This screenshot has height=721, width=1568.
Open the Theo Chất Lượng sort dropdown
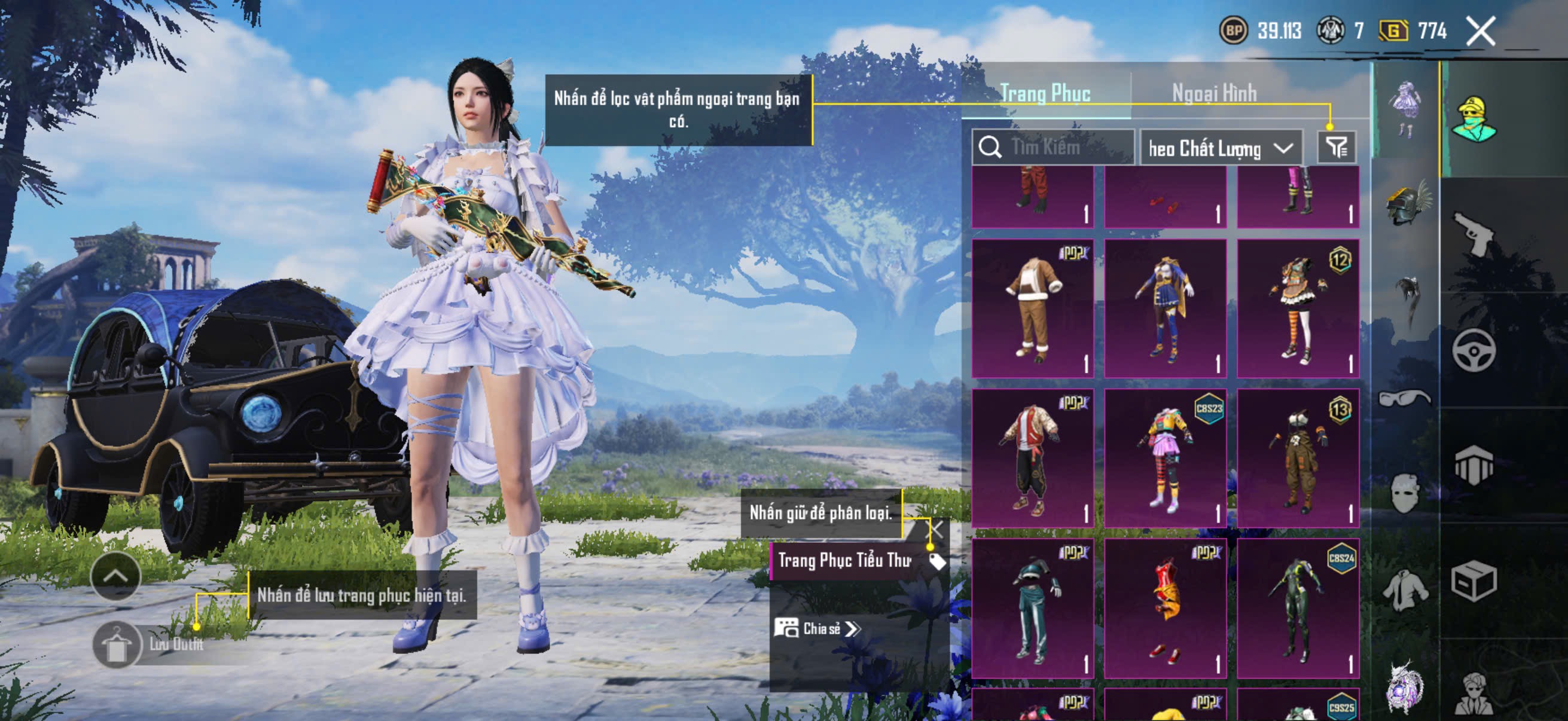[x=1221, y=148]
